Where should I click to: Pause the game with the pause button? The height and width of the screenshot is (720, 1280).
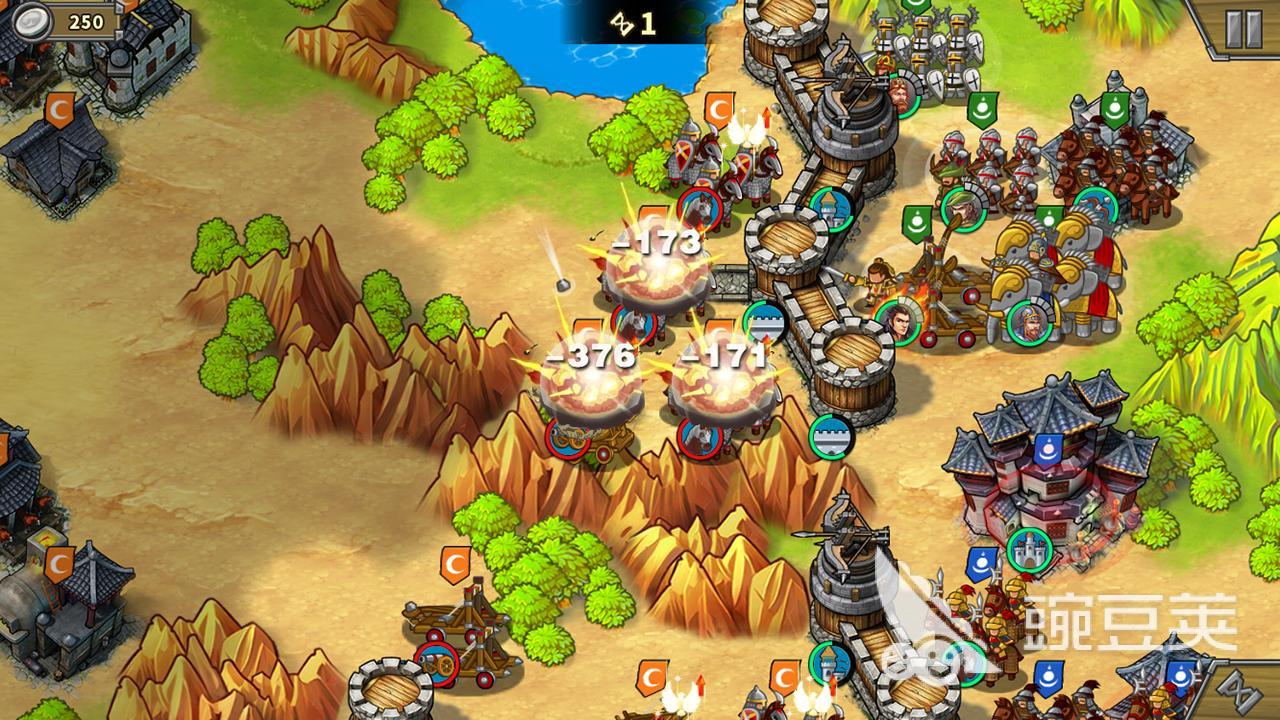(1243, 29)
